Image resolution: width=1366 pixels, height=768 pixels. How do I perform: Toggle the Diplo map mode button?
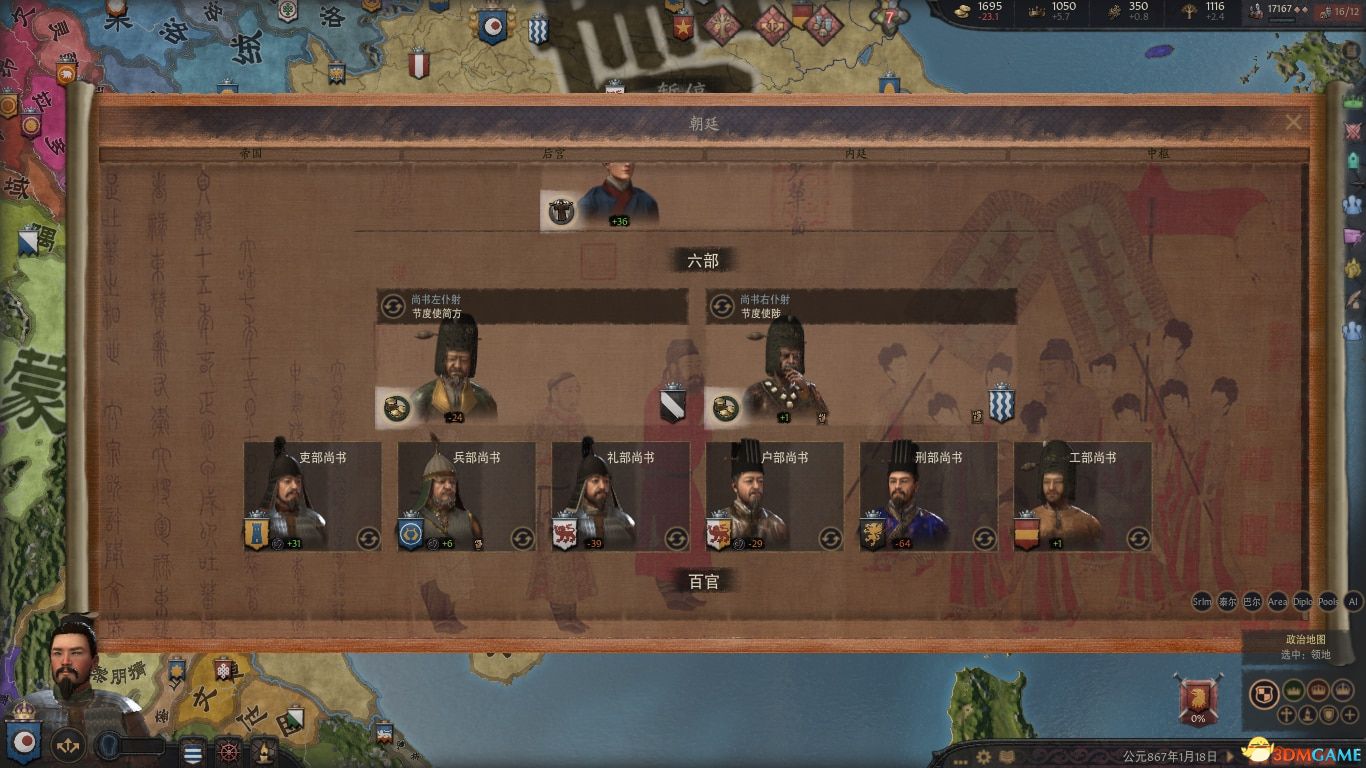pos(1303,602)
